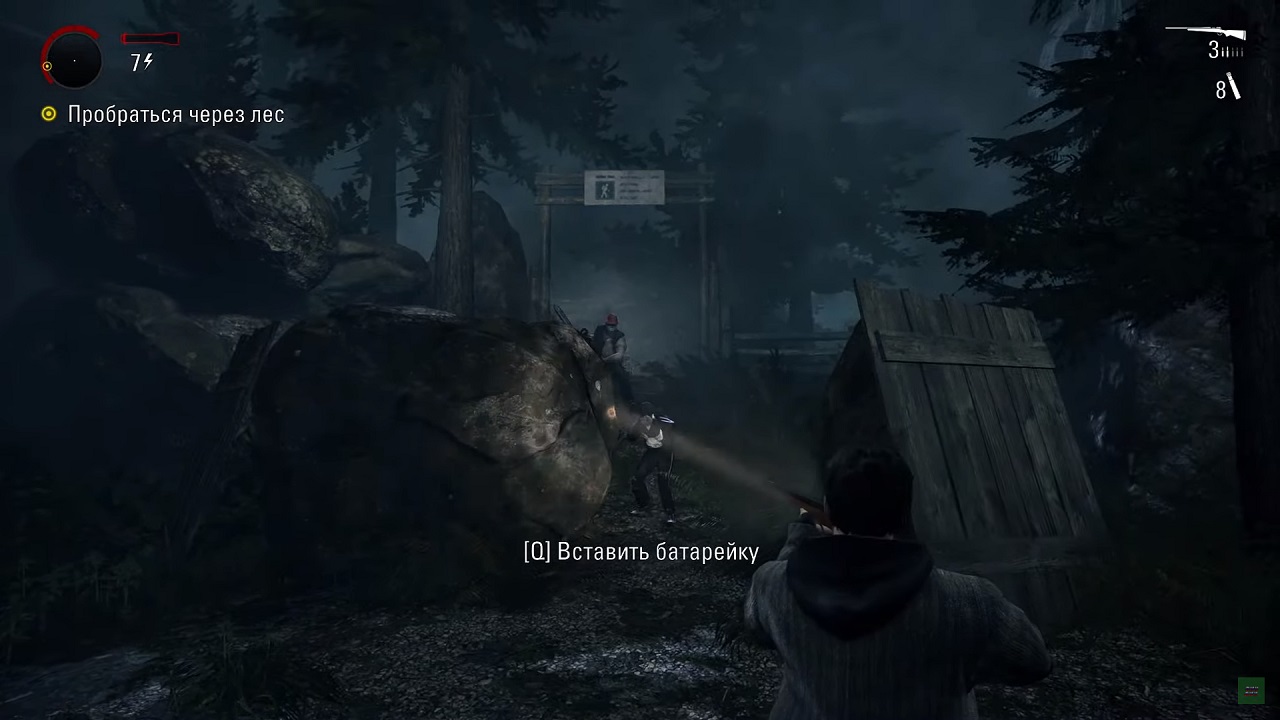Click the circular health and flashlight gauge
The image size is (1280, 720).
73,60
